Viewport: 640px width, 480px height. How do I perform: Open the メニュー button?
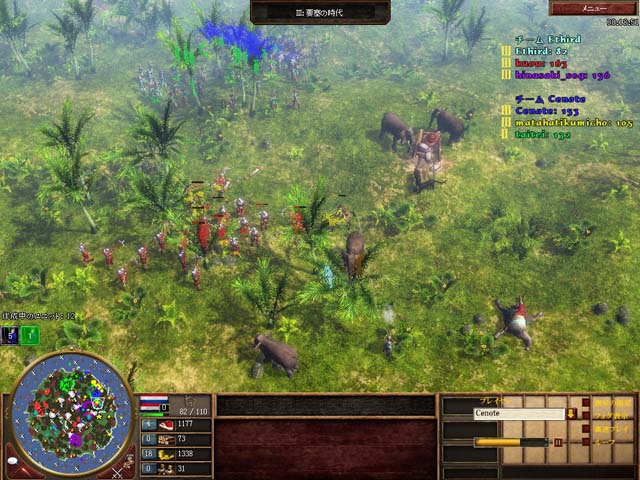(592, 8)
